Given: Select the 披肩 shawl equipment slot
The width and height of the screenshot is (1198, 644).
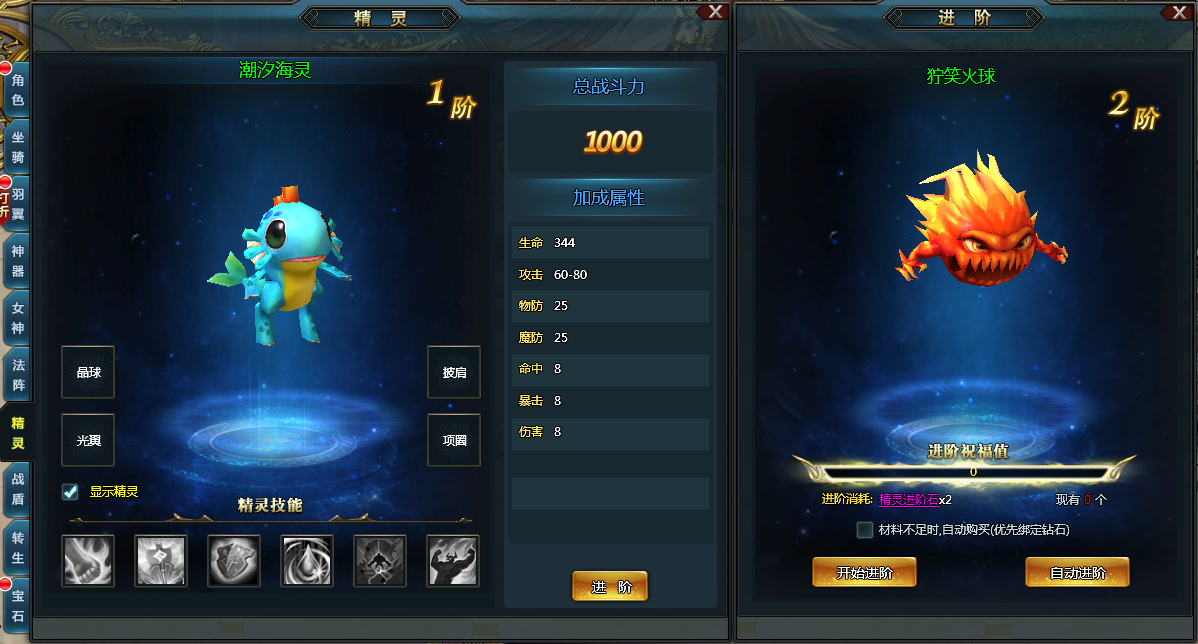Looking at the screenshot, I should [x=454, y=372].
